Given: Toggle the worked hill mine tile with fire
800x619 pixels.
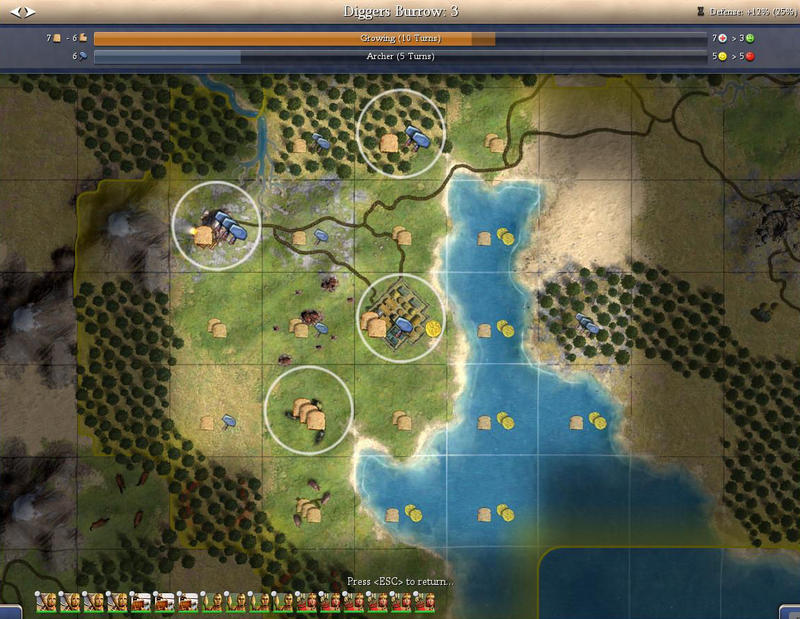Looking at the screenshot, I should tap(216, 227).
